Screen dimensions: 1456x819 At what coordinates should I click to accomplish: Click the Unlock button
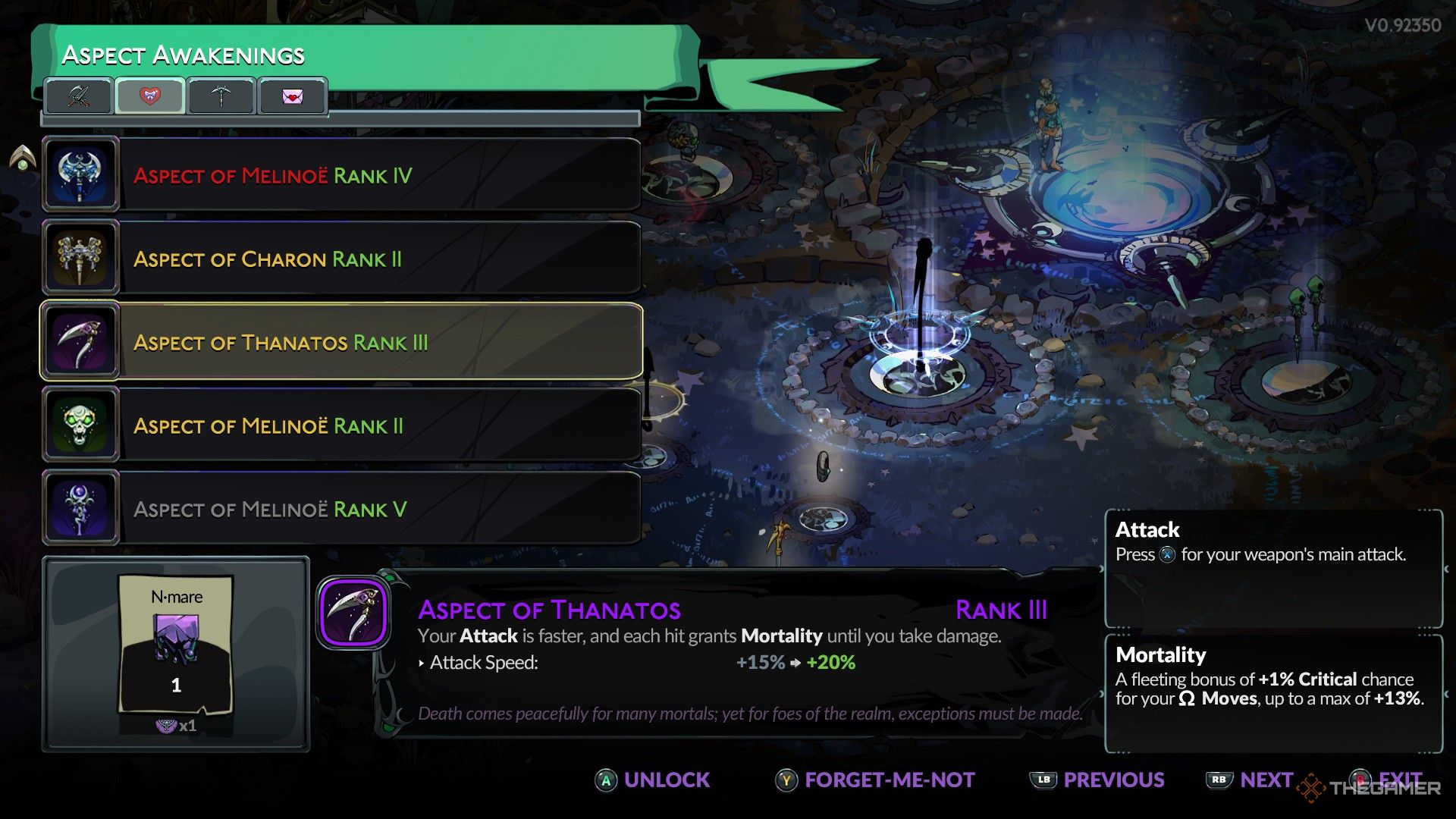coord(653,780)
